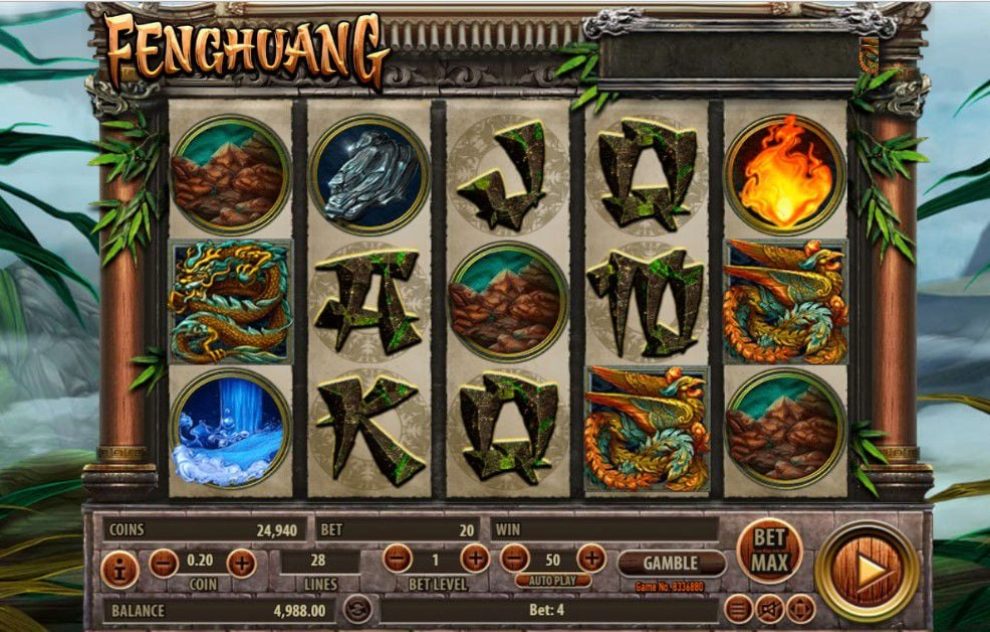Toggle fullscreen mode icon

(800, 608)
